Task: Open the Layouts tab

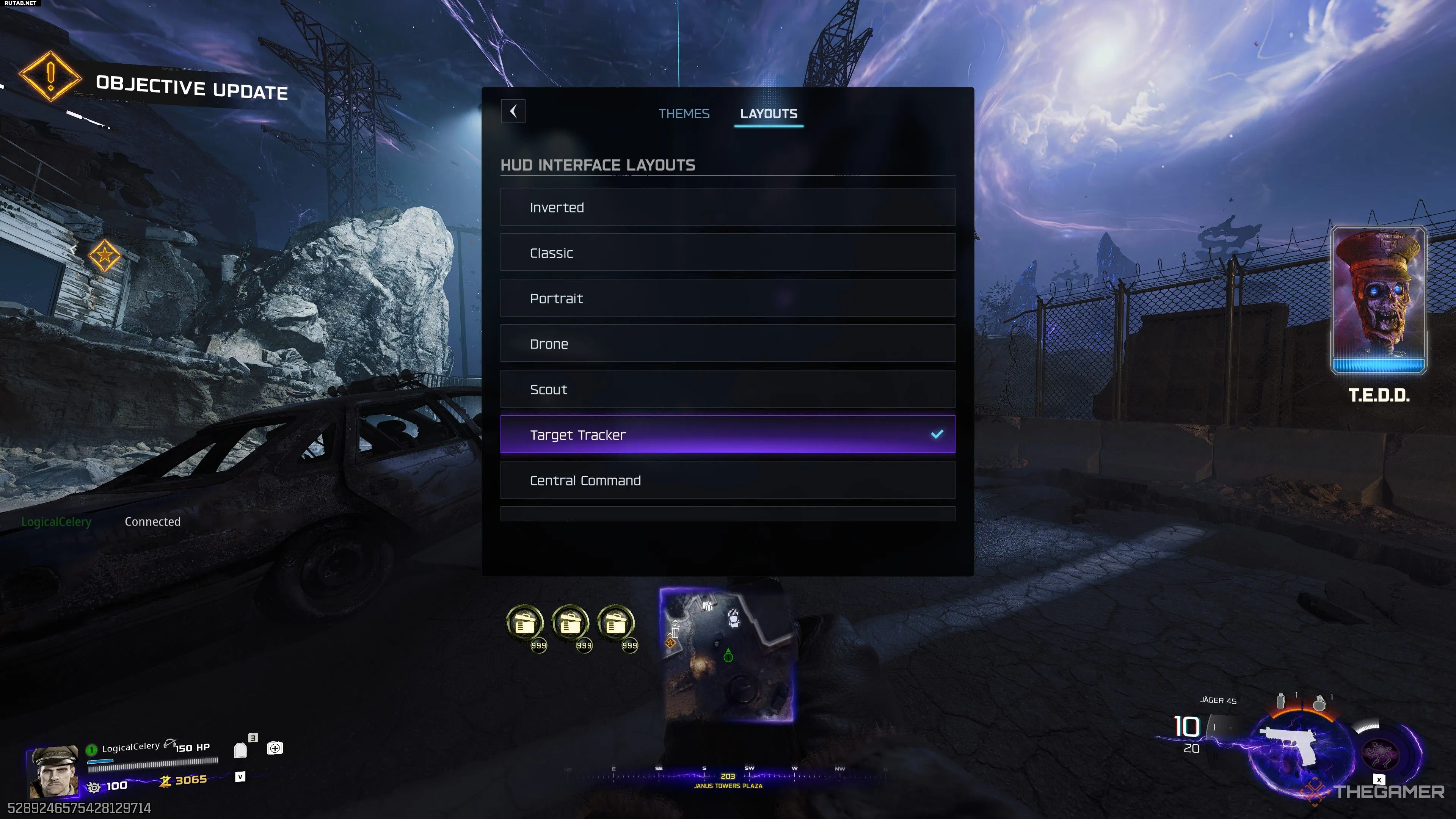Action: 768,114
